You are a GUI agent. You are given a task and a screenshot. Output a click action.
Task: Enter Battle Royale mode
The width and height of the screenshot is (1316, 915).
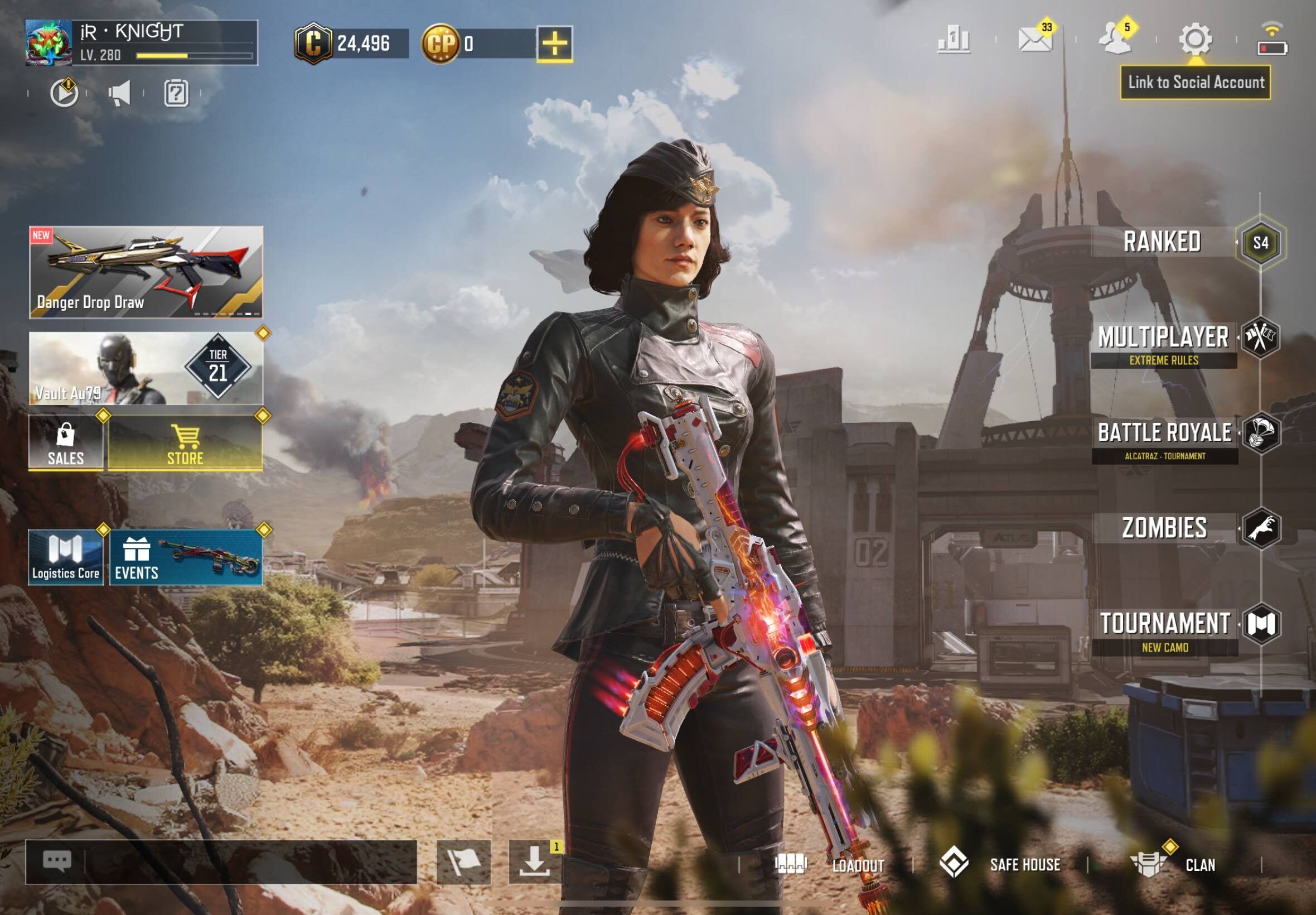coord(1164,434)
